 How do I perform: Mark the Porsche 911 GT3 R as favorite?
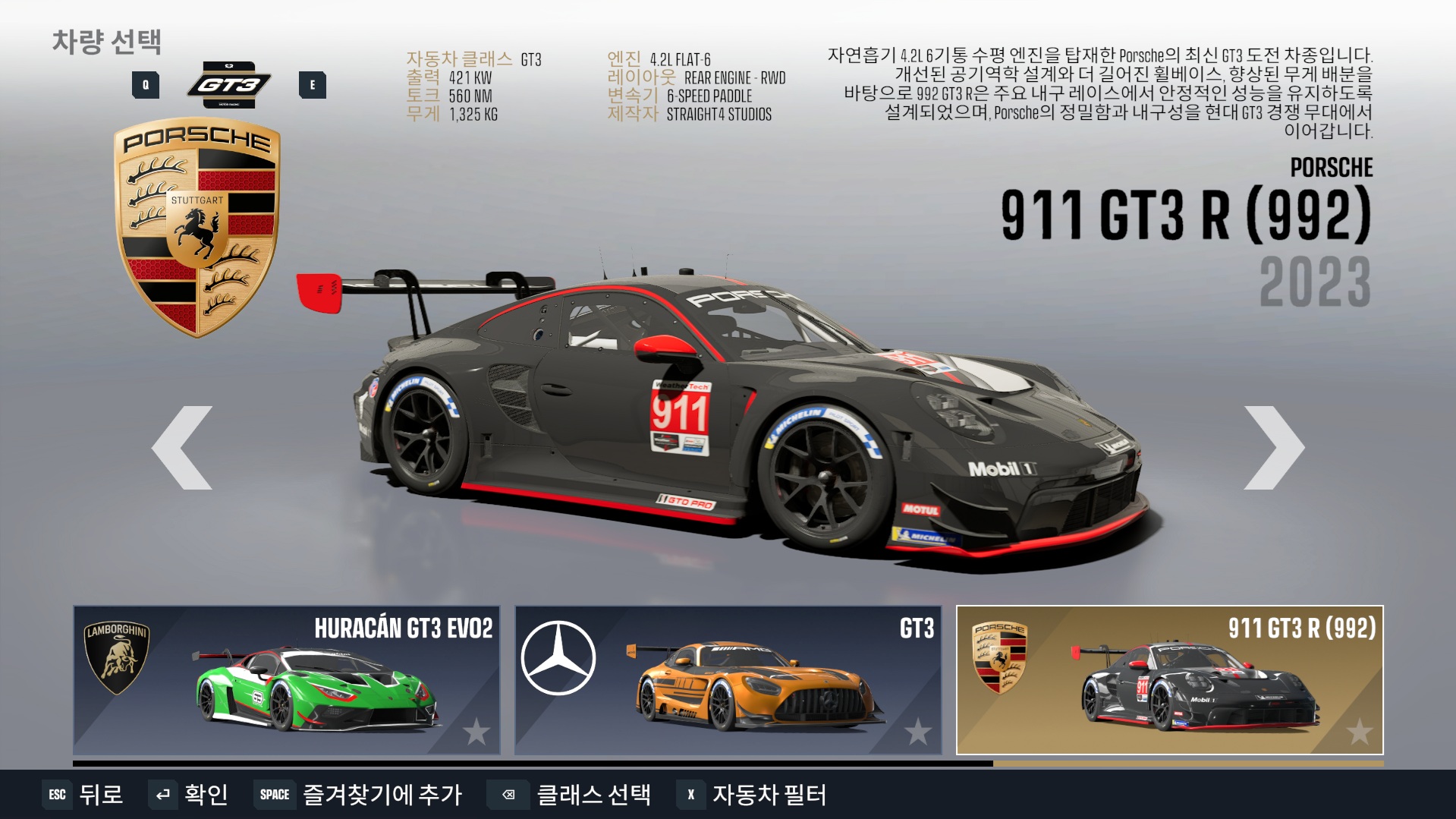click(x=1360, y=732)
